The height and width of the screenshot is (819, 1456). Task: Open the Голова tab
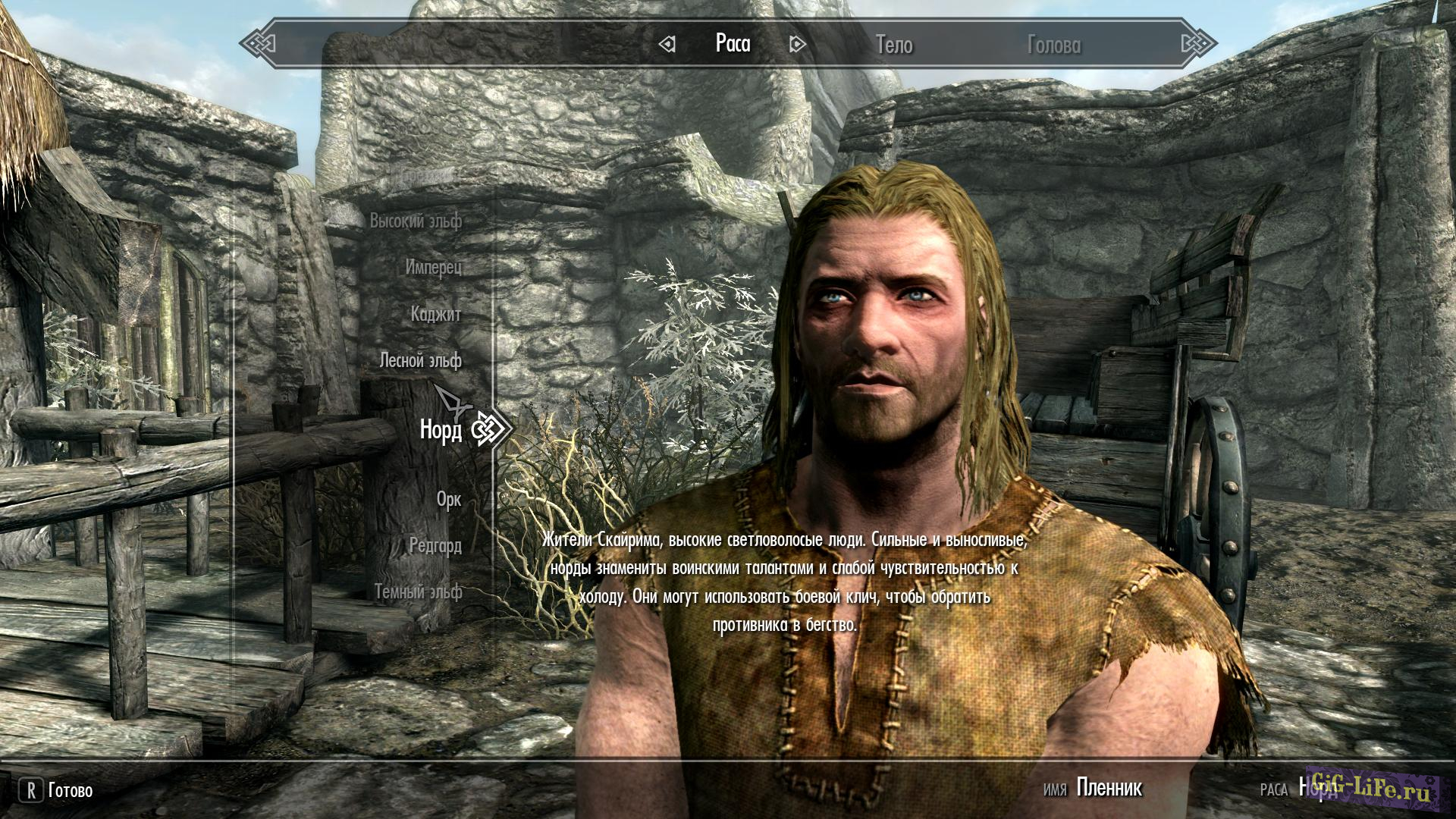1053,45
